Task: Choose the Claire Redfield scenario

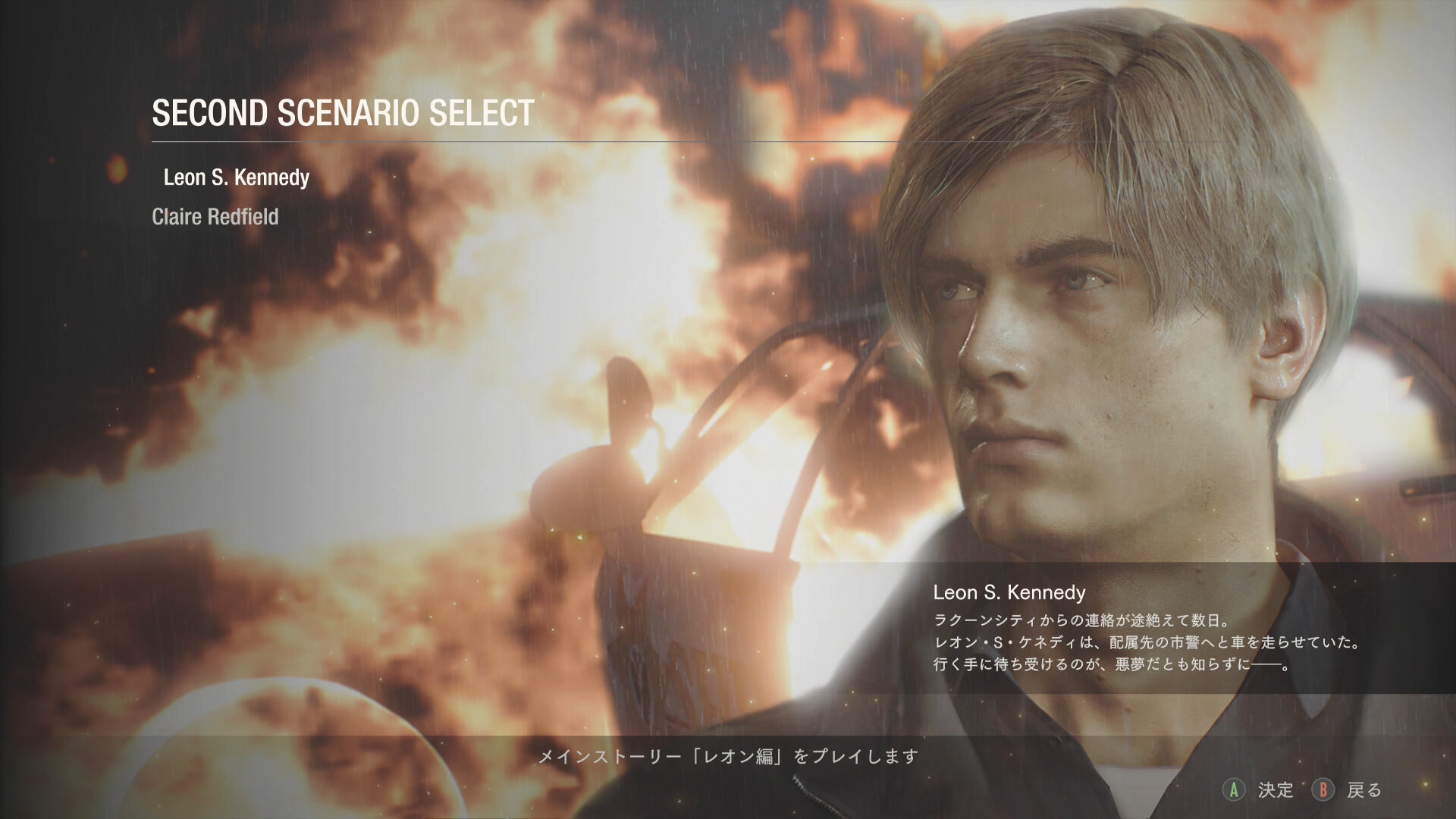Action: [215, 217]
